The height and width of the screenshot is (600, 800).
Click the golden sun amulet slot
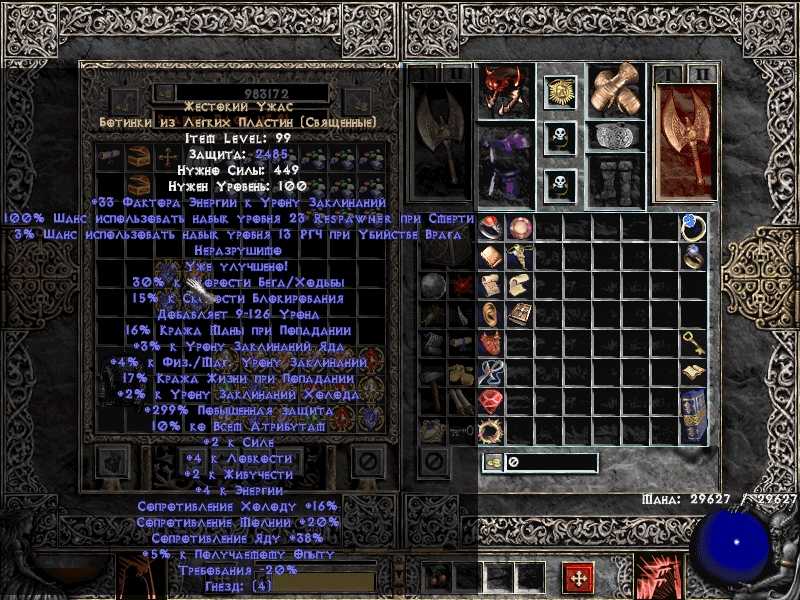(x=560, y=93)
